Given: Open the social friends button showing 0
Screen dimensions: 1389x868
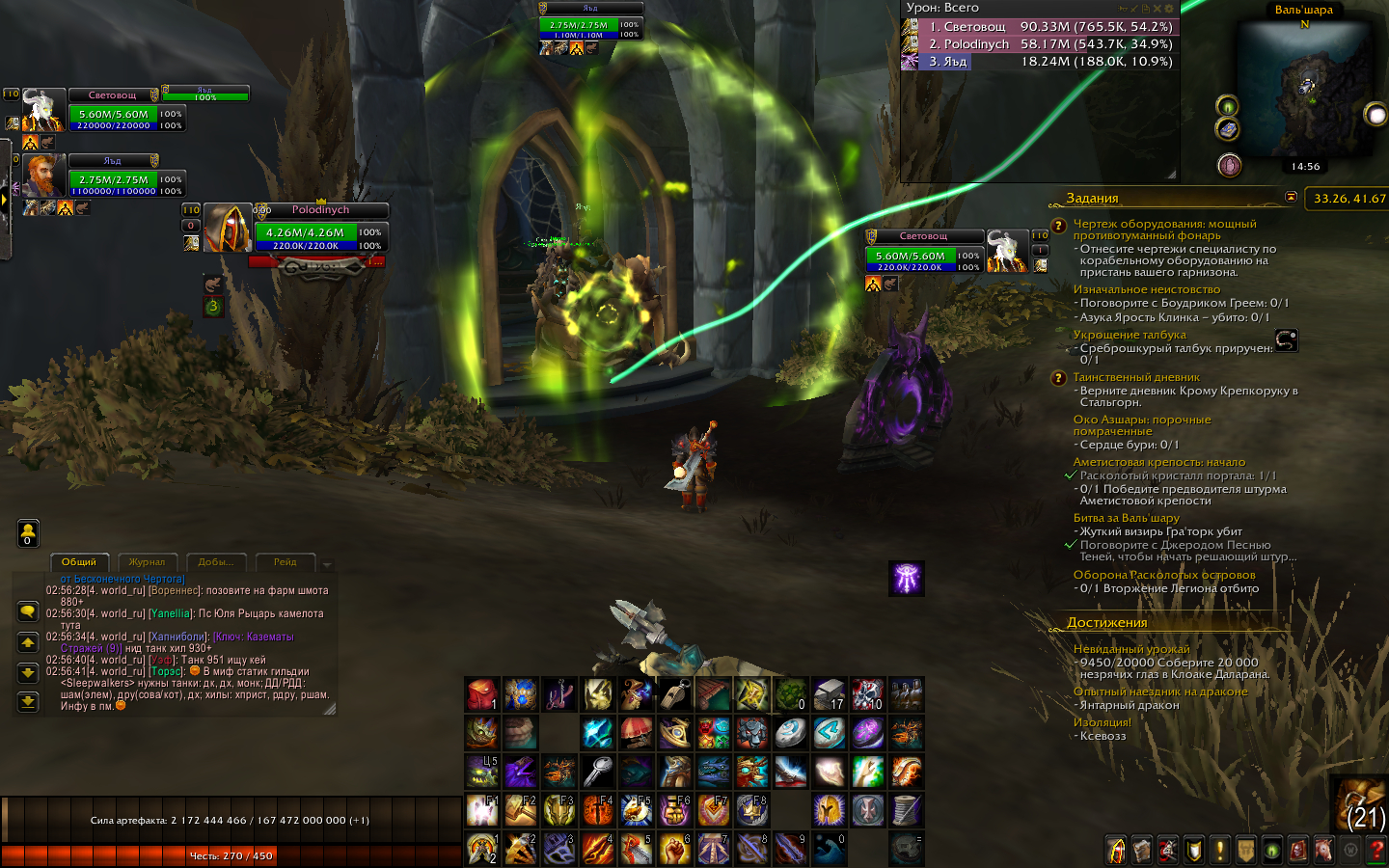Looking at the screenshot, I should (28, 532).
